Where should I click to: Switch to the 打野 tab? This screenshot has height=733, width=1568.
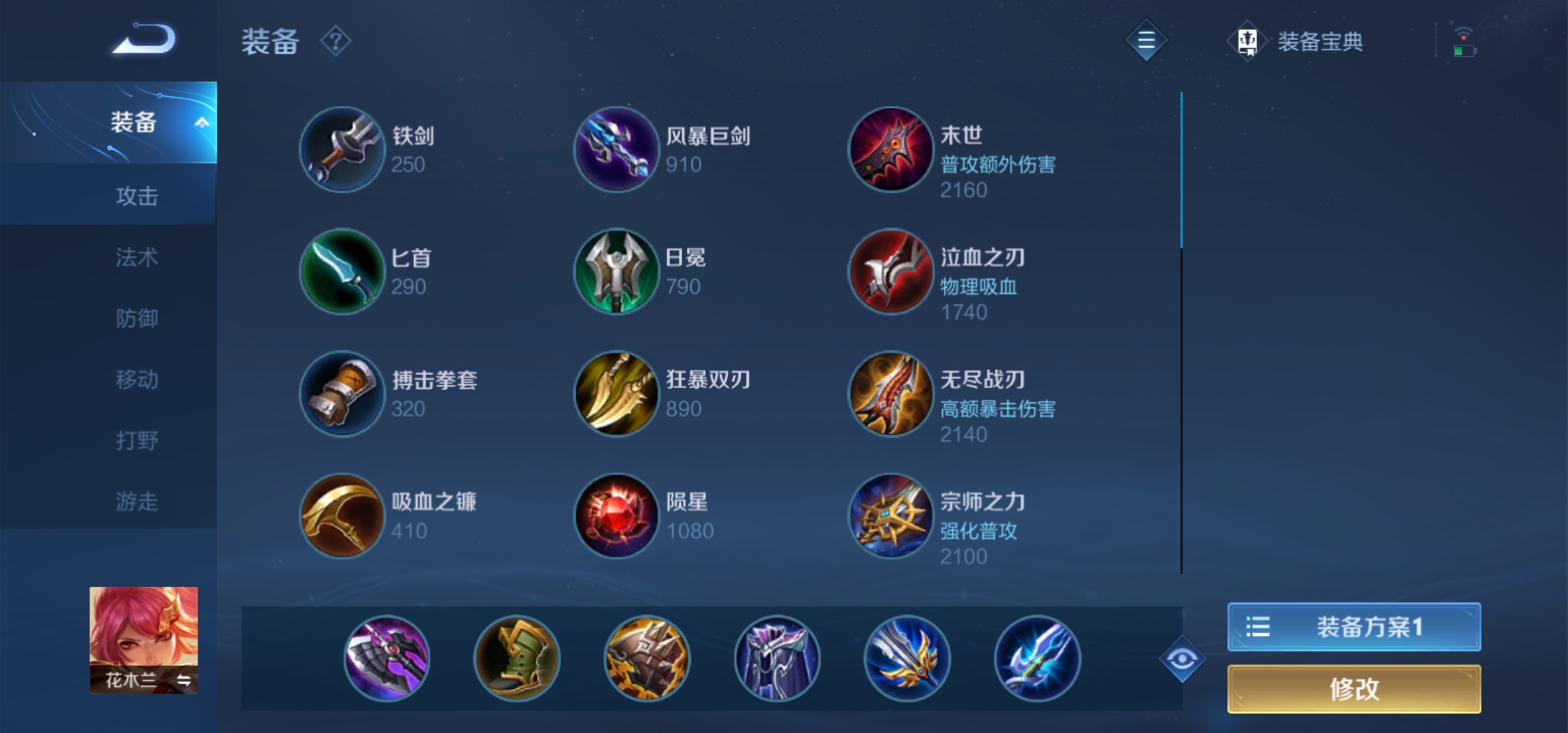136,440
